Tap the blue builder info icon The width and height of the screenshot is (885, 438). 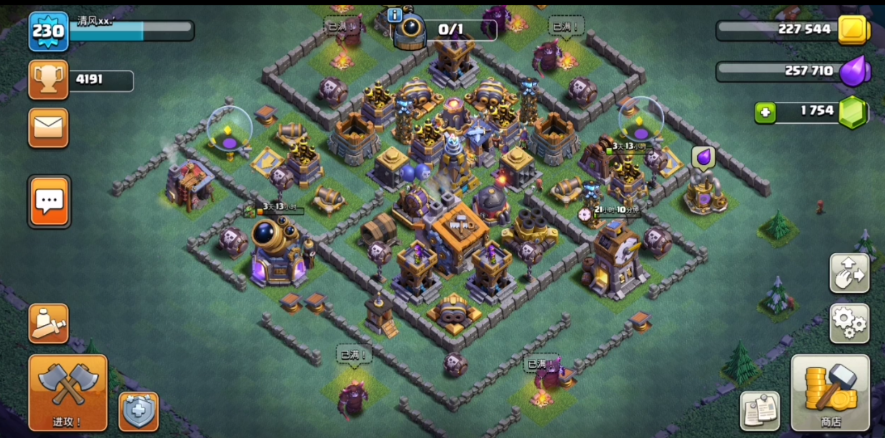click(394, 15)
